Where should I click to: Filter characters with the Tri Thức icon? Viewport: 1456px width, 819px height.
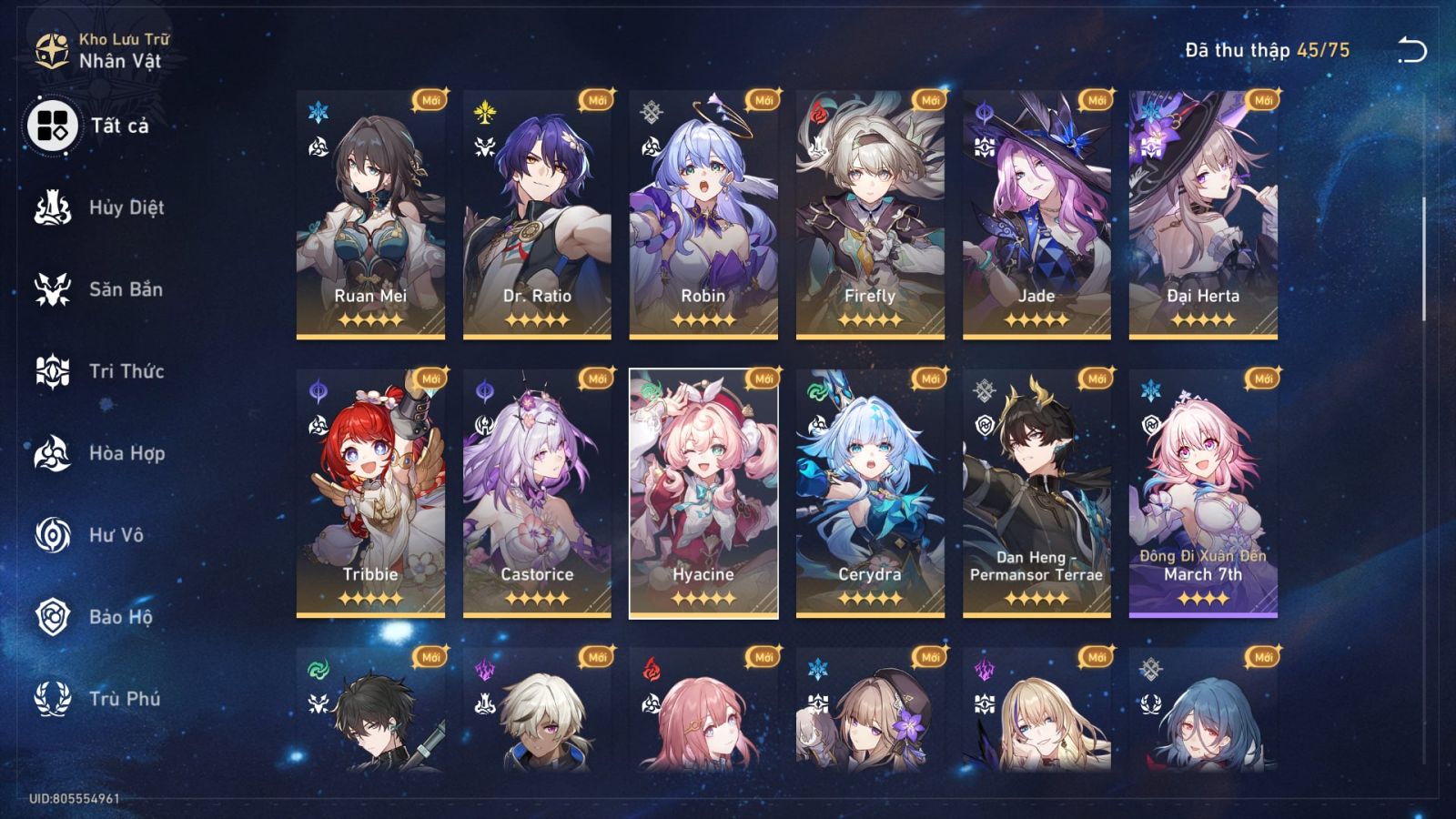tap(52, 371)
